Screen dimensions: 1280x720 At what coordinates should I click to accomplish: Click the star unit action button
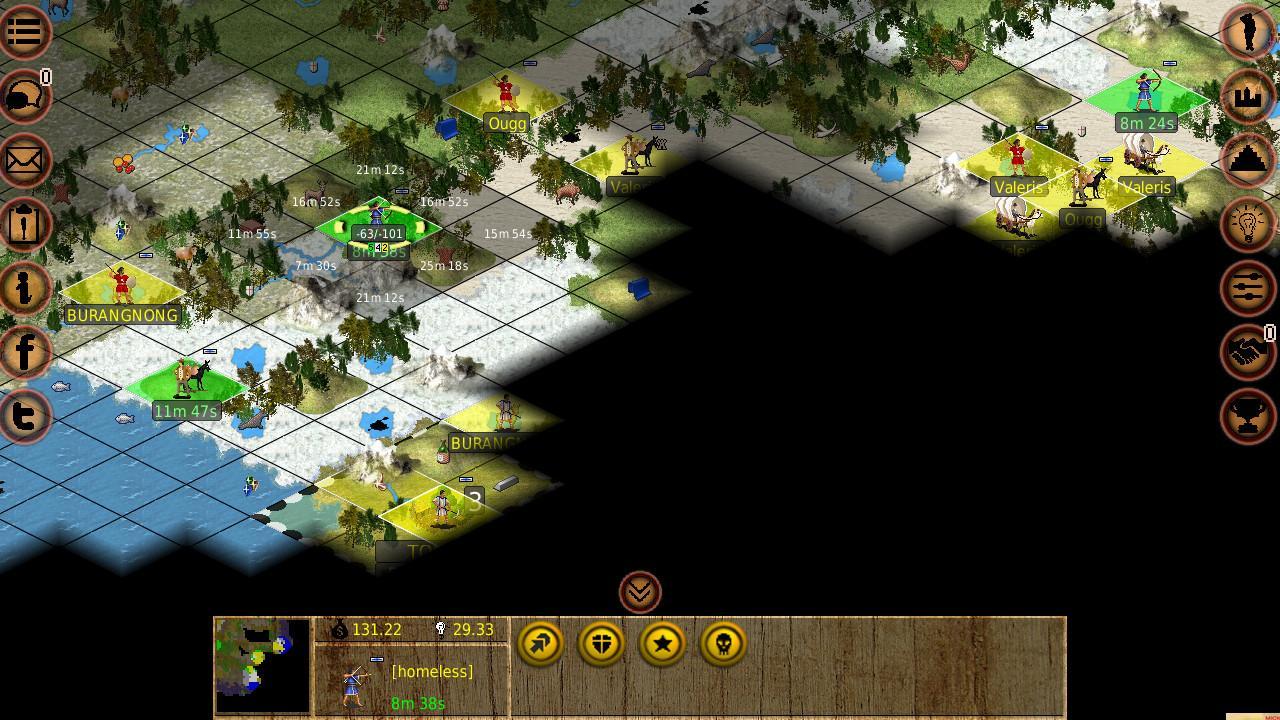tap(662, 644)
